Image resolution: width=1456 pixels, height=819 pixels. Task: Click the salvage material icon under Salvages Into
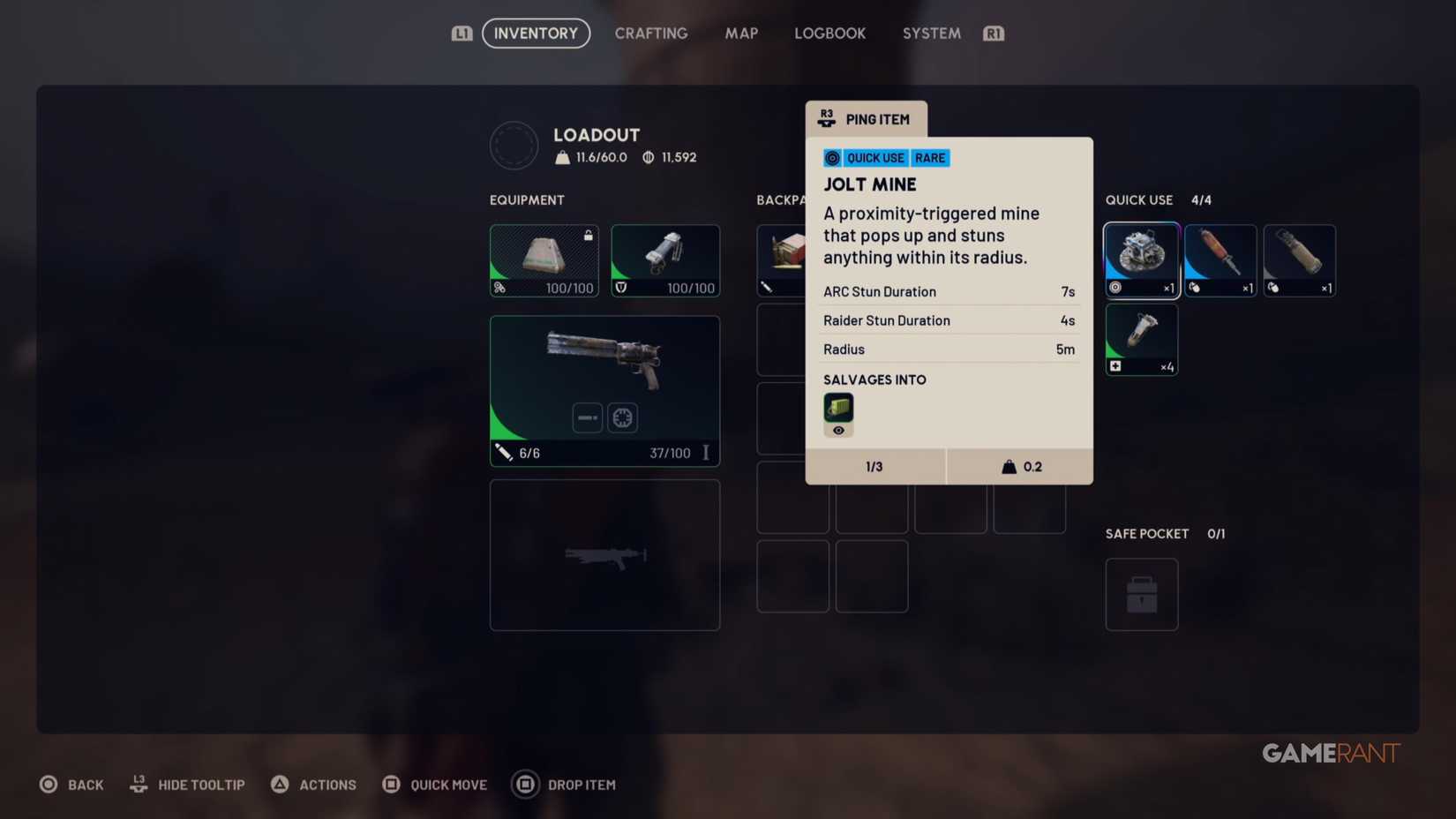[837, 408]
